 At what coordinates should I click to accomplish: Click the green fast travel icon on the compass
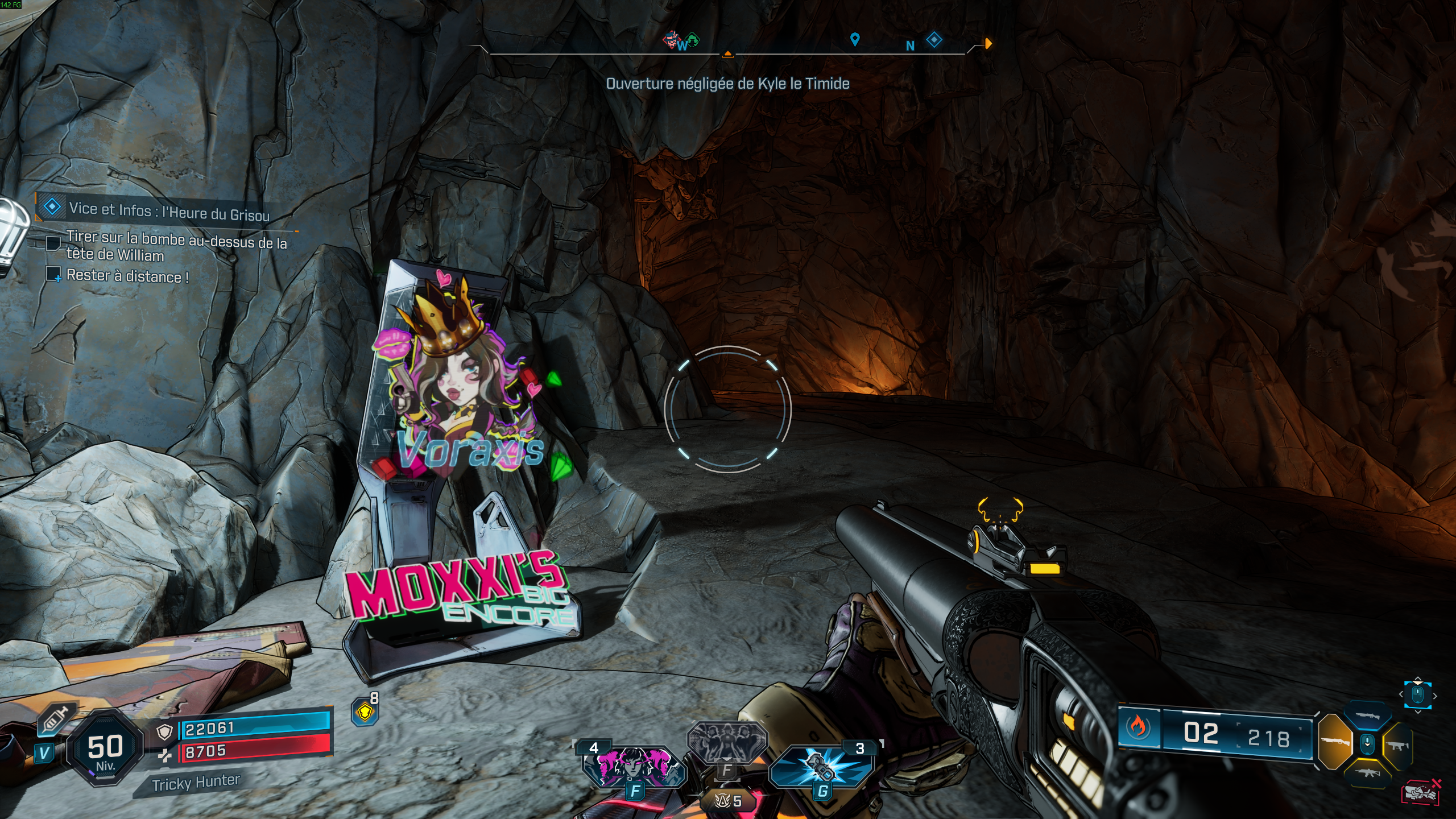pos(692,39)
